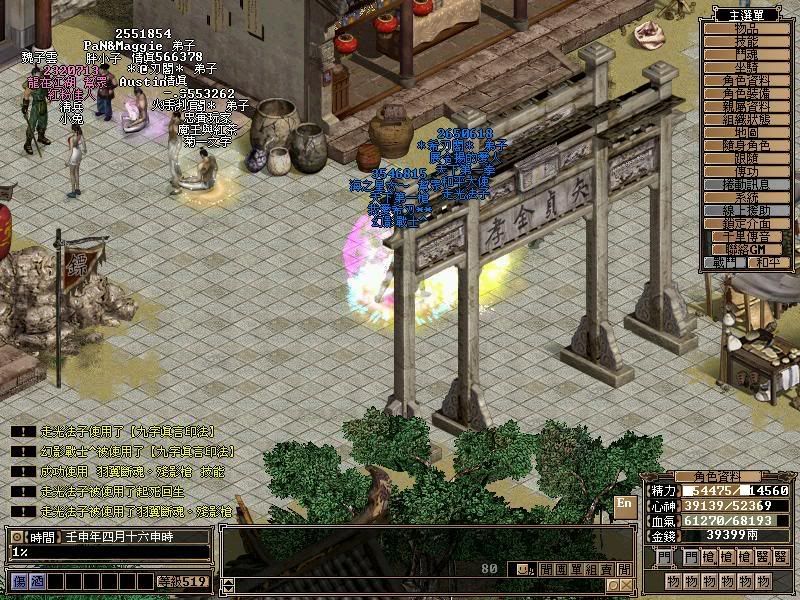The height and width of the screenshot is (600, 800).
Task: Click 聯絡GM contact button
Action: [x=747, y=249]
